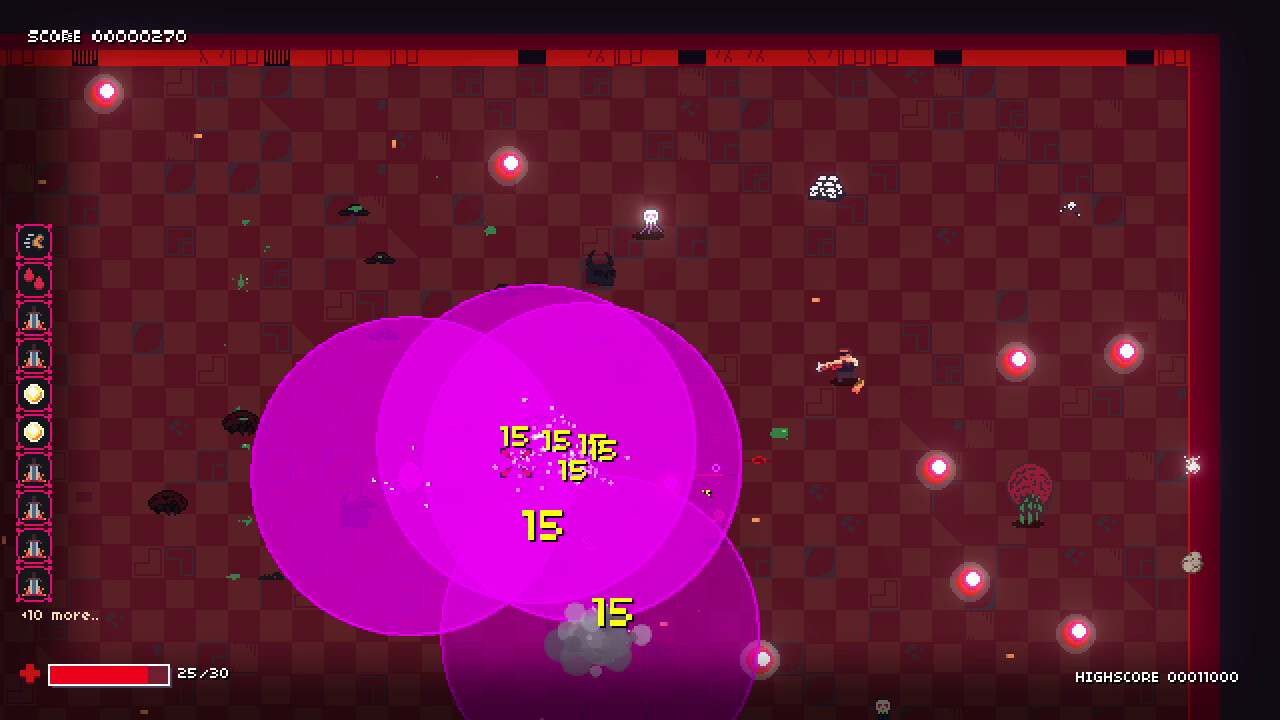The height and width of the screenshot is (720, 1280).
Task: Select the first rocket weapon icon
Action: pyautogui.click(x=34, y=317)
